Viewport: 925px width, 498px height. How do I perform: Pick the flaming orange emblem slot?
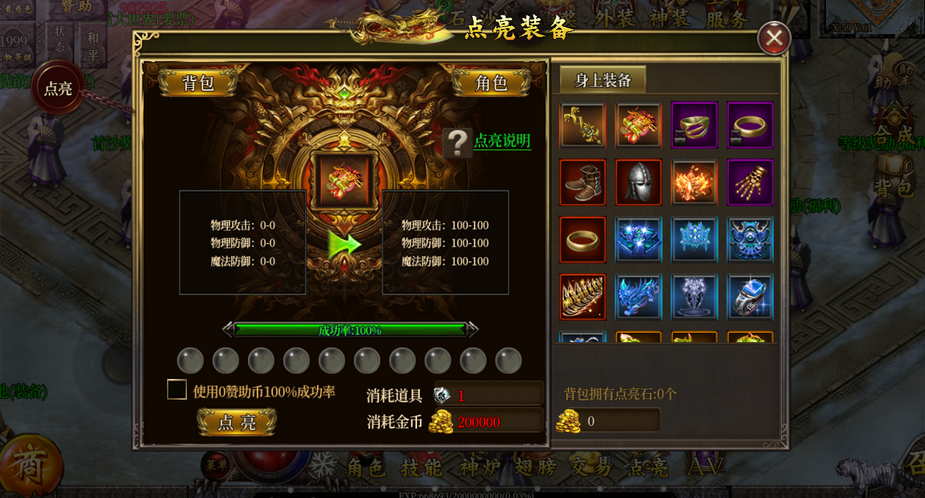pyautogui.click(x=694, y=182)
